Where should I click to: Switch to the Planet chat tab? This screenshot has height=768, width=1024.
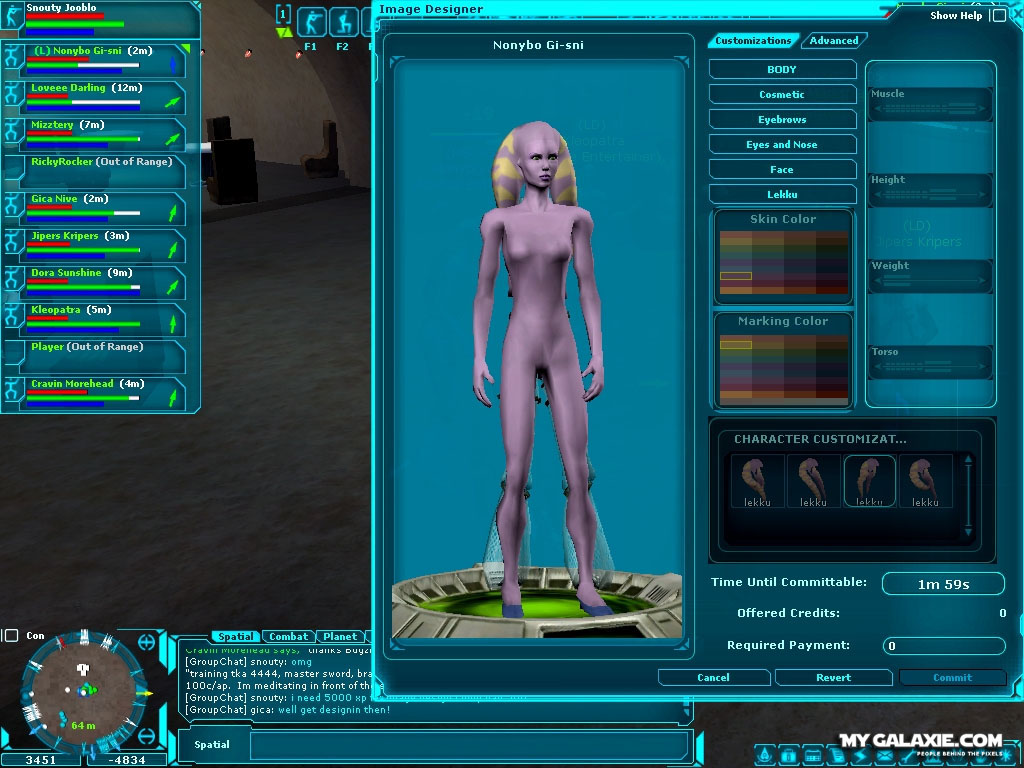click(x=340, y=636)
